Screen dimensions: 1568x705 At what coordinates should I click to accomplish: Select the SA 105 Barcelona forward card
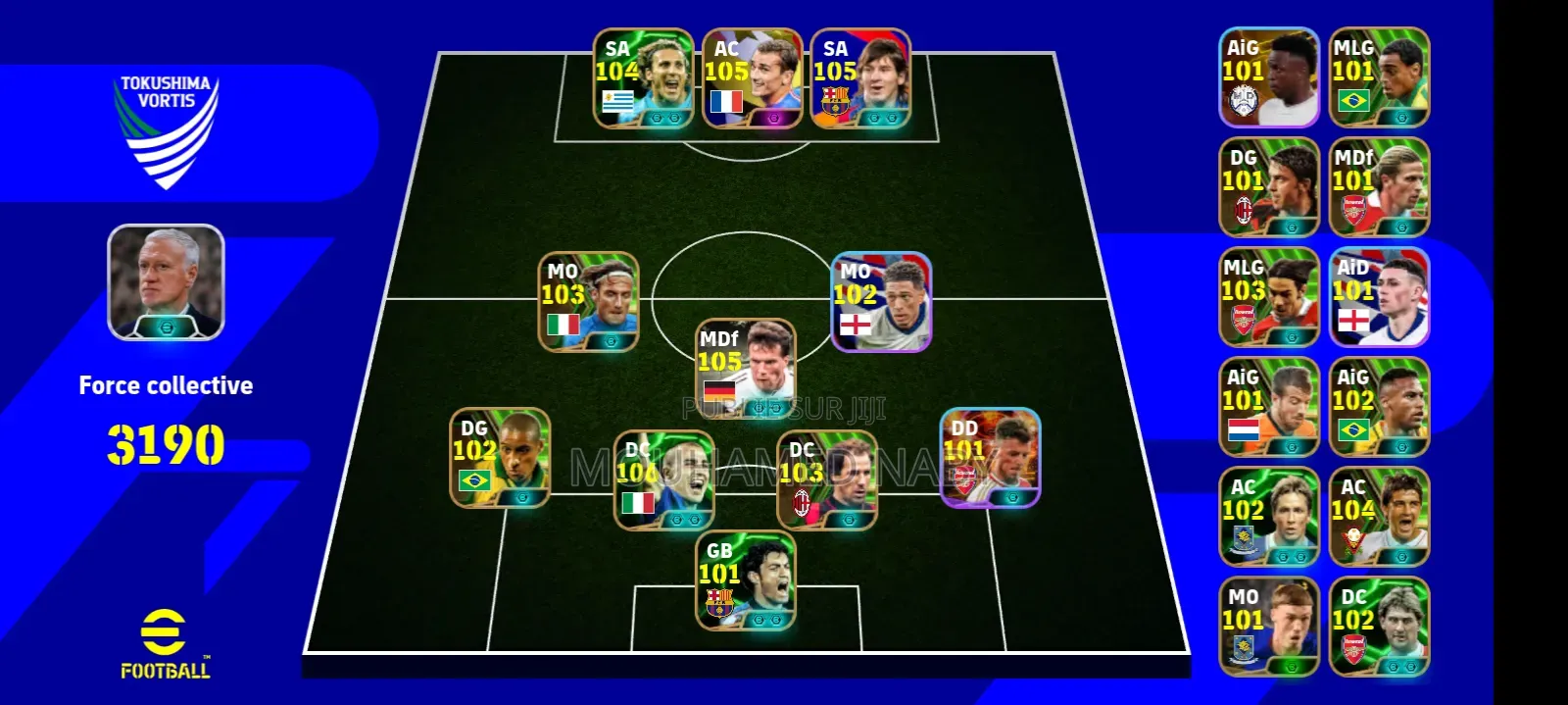click(x=860, y=78)
